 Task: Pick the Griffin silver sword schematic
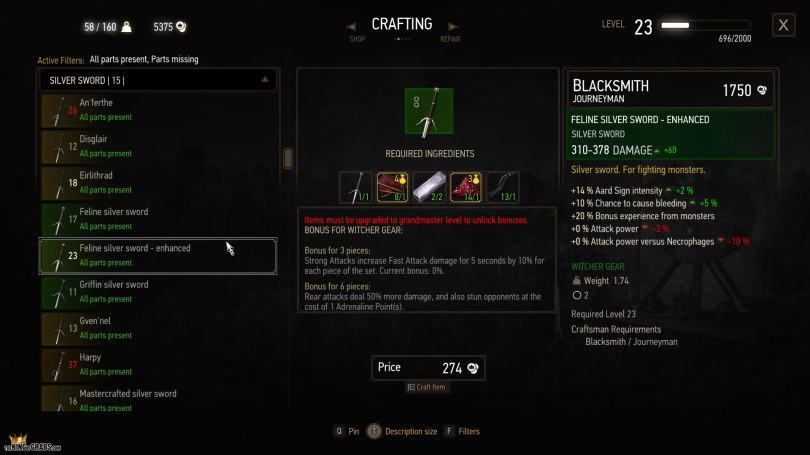(158, 292)
